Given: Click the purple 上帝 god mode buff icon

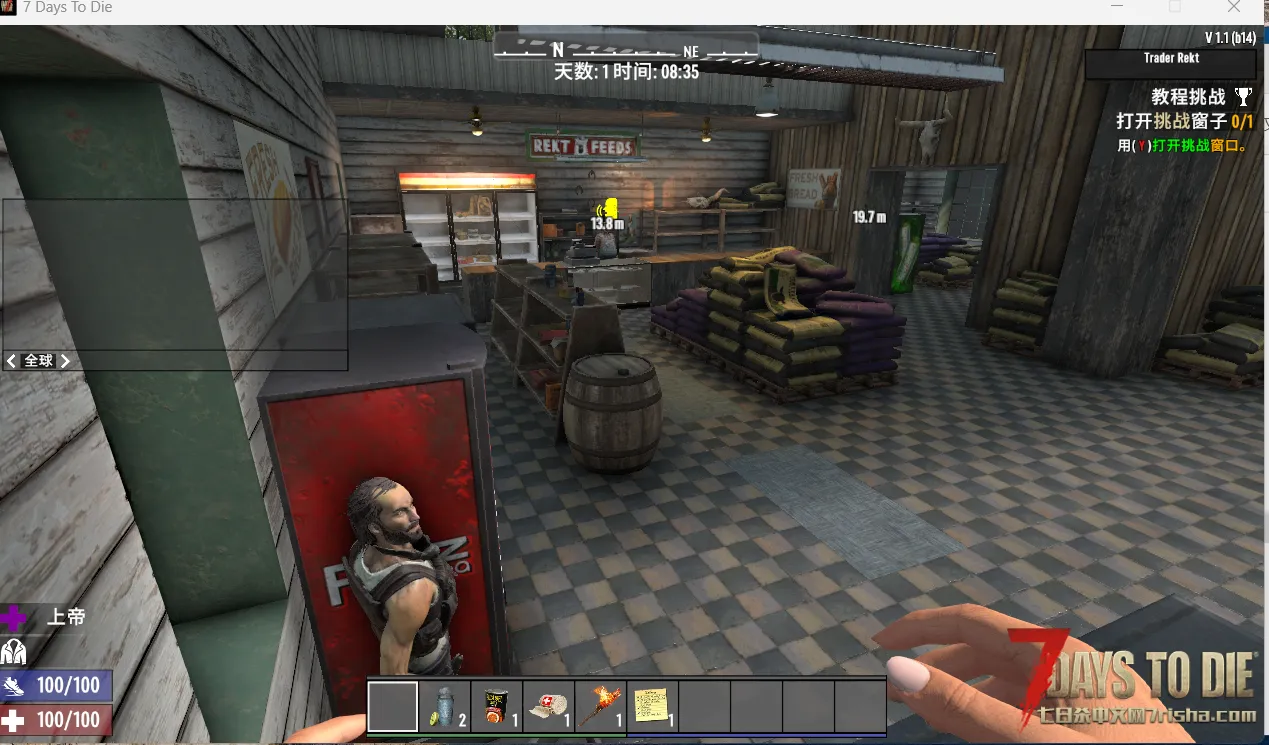Looking at the screenshot, I should click(14, 617).
